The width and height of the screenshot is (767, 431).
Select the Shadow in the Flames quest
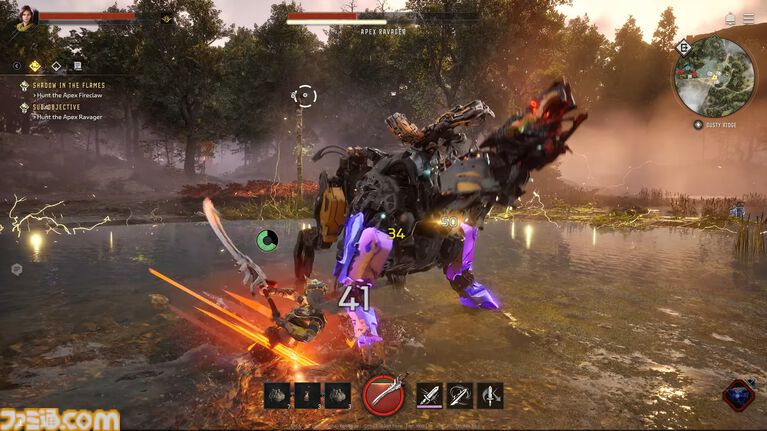click(68, 86)
